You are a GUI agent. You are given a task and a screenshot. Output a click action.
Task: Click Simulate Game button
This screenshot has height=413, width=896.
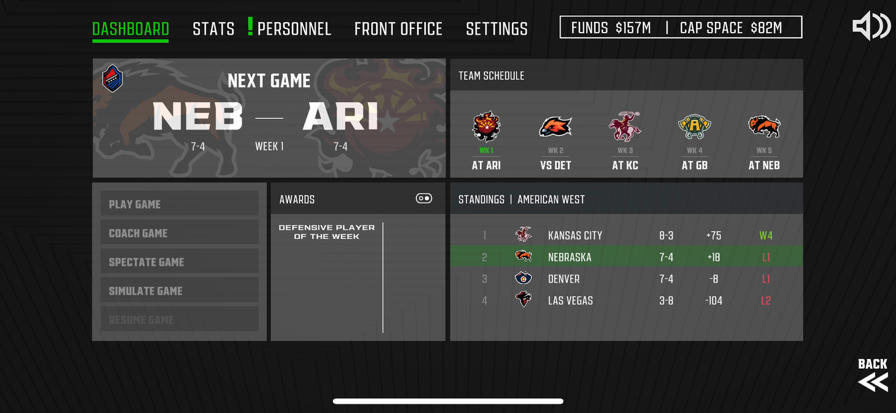click(179, 291)
